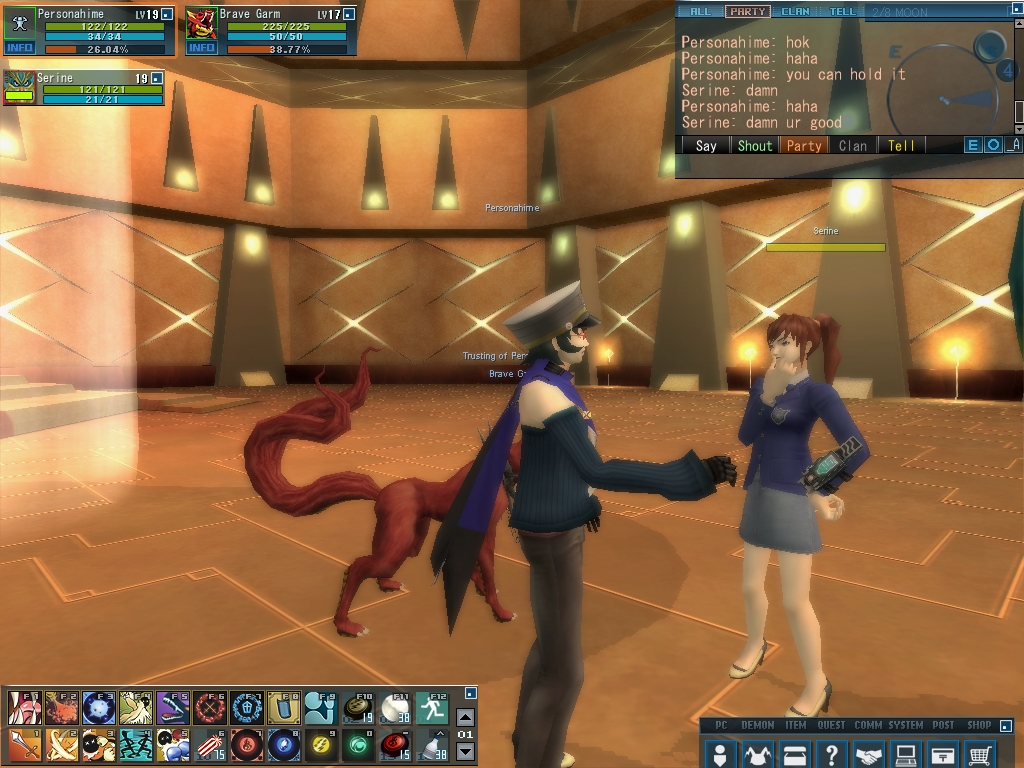Choose the Shout chat channel
This screenshot has height=768, width=1024.
point(754,145)
